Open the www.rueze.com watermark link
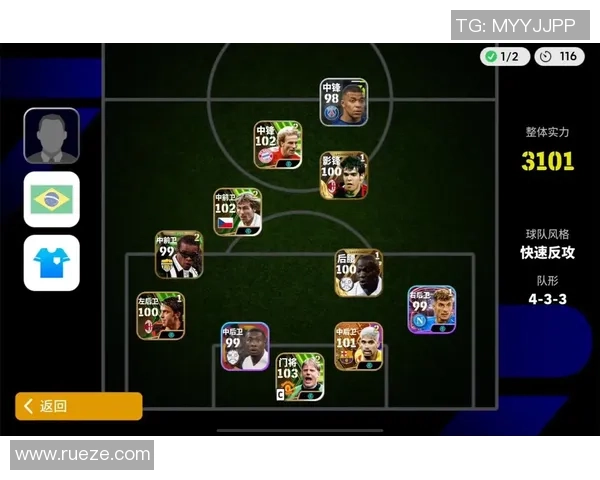 tap(82, 455)
